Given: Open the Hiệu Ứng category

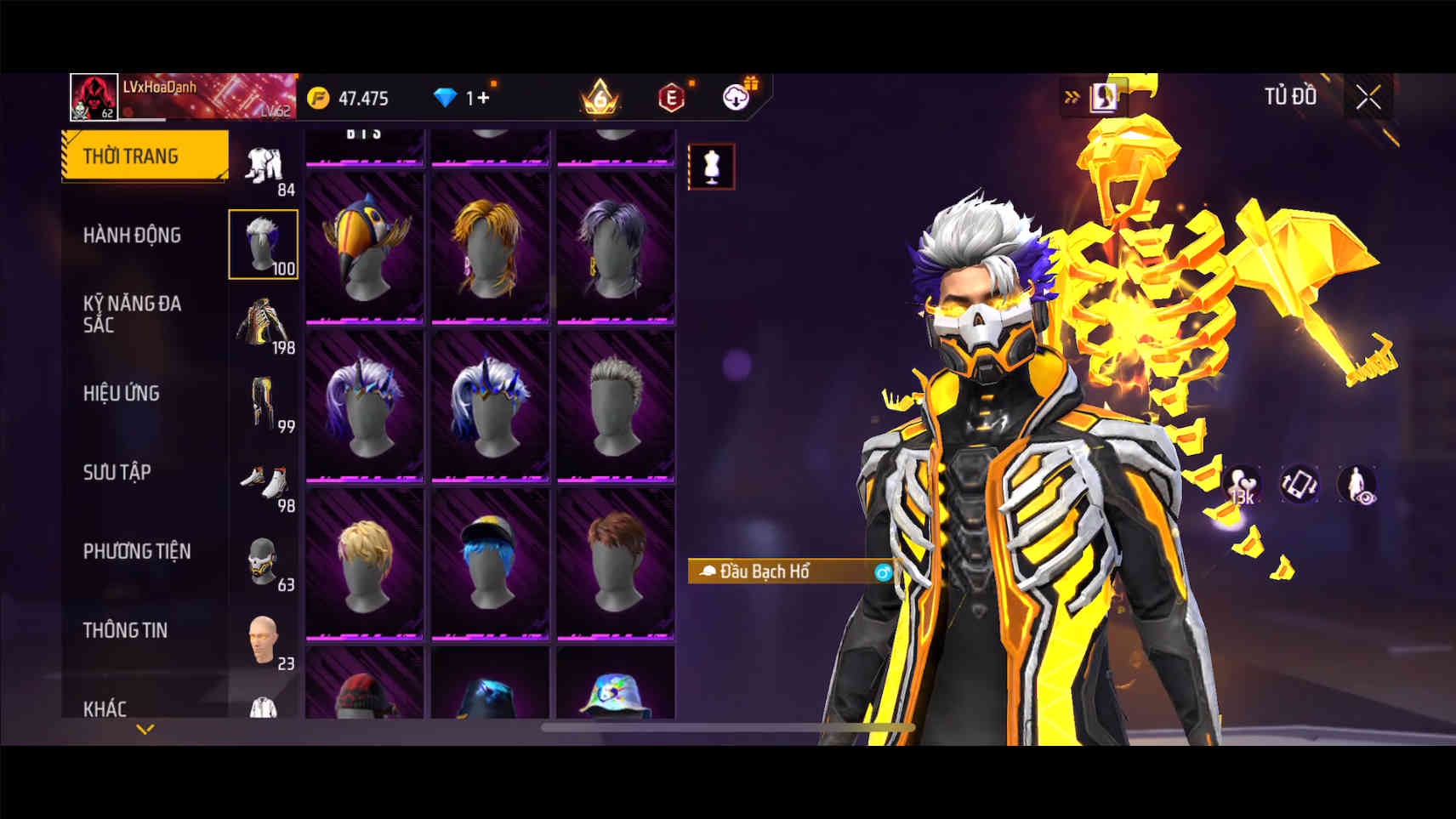Looking at the screenshot, I should (122, 393).
